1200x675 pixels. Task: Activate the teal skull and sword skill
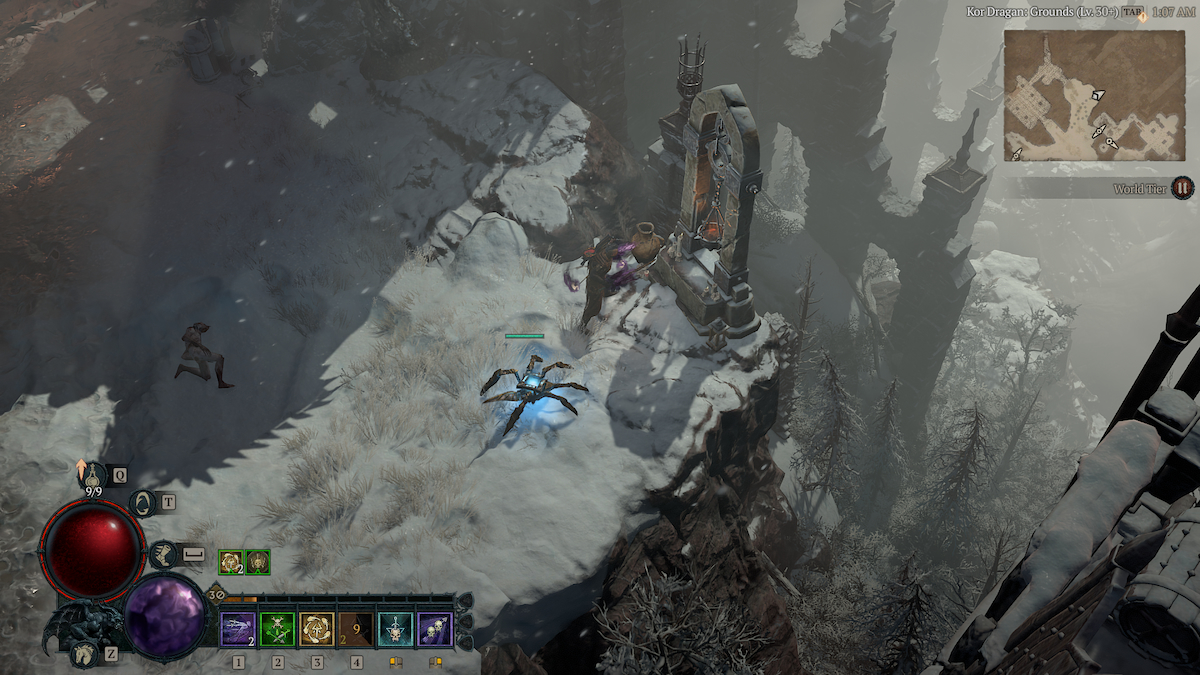(396, 630)
